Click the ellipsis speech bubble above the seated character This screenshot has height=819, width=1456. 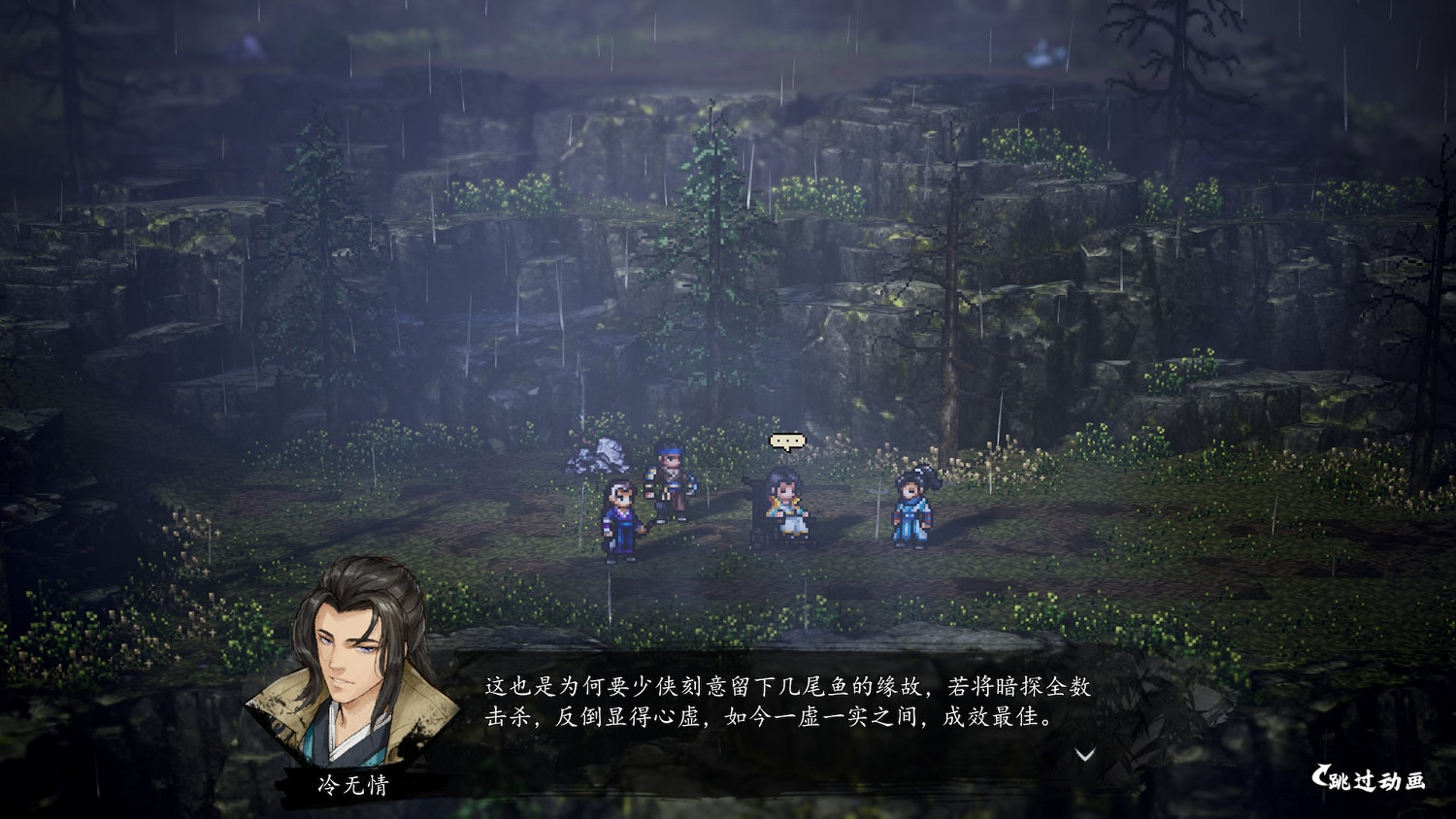(786, 442)
